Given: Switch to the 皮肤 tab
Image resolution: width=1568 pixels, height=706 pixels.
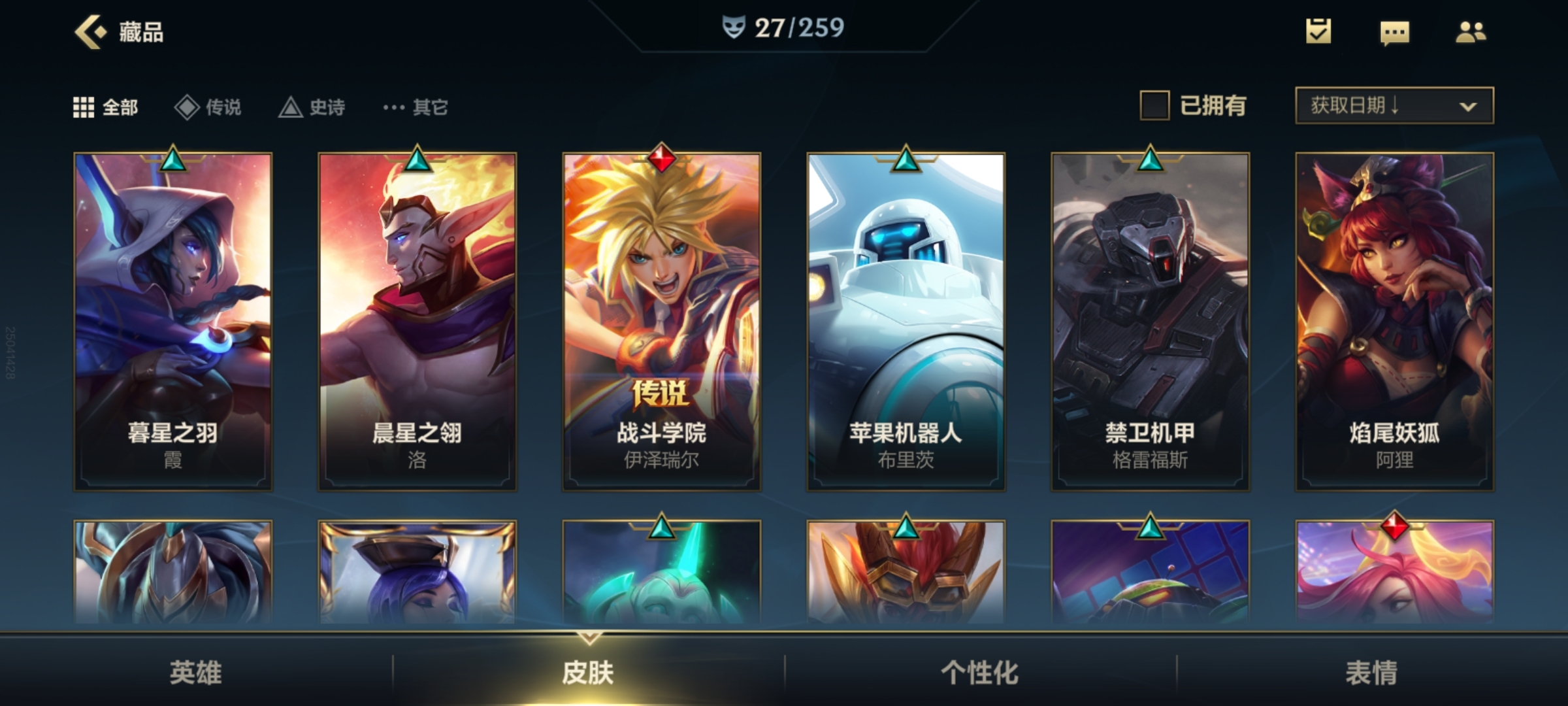Looking at the screenshot, I should (588, 672).
